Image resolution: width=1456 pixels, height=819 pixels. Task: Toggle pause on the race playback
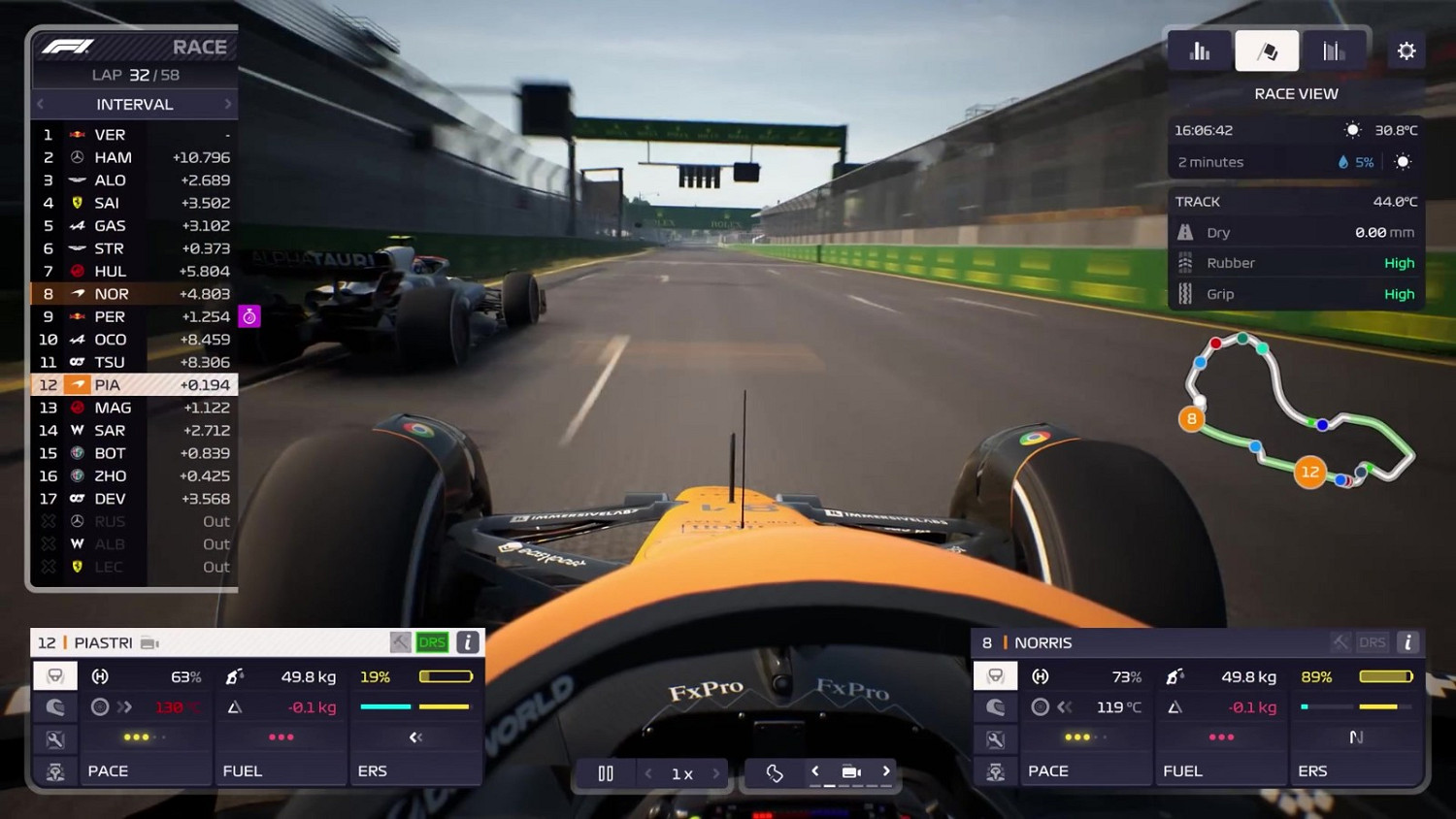click(x=605, y=772)
